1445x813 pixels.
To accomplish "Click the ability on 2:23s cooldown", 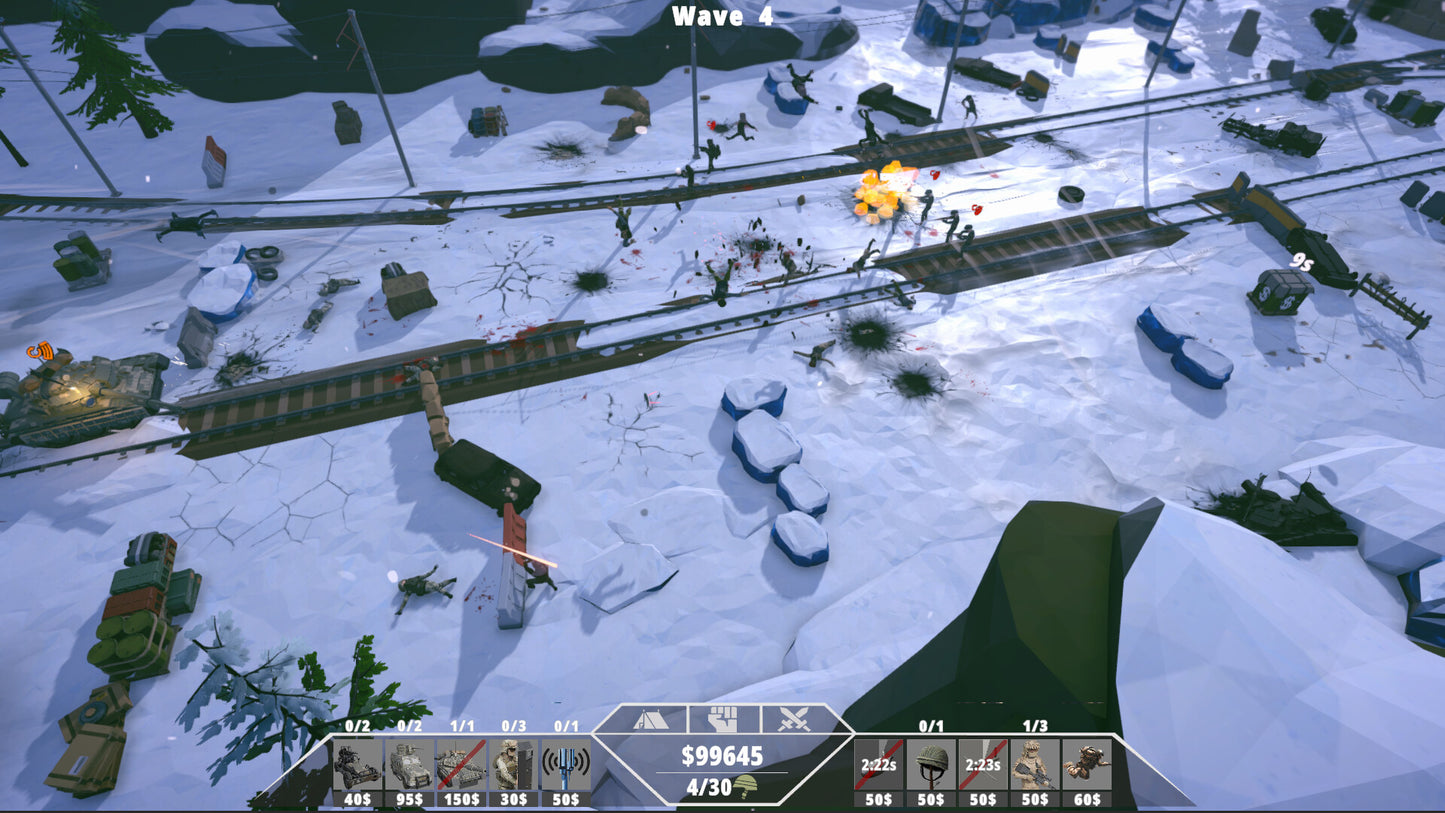I will point(984,765).
